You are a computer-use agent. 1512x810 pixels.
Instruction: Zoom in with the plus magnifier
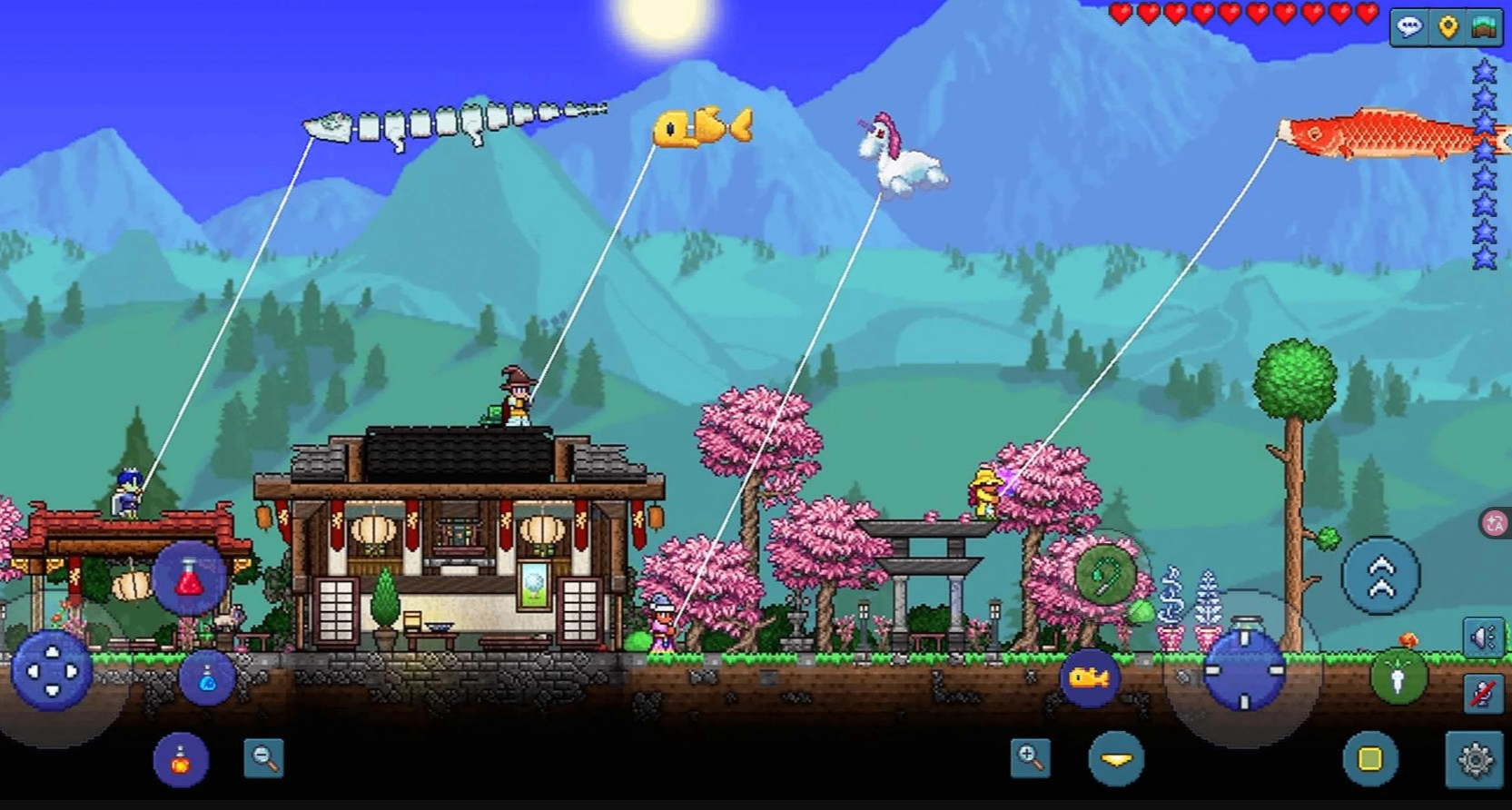point(1030,757)
